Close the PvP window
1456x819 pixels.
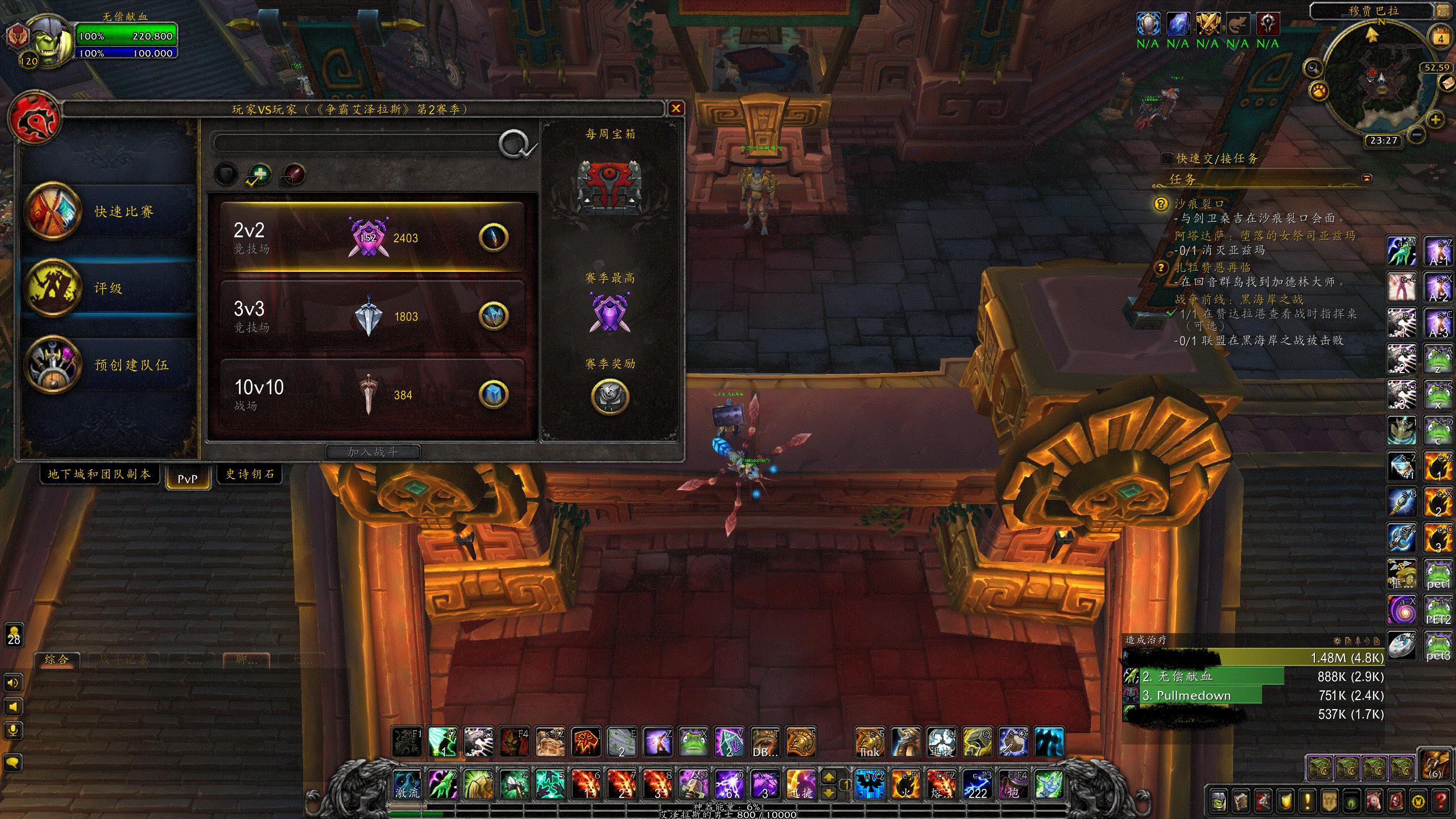click(676, 109)
